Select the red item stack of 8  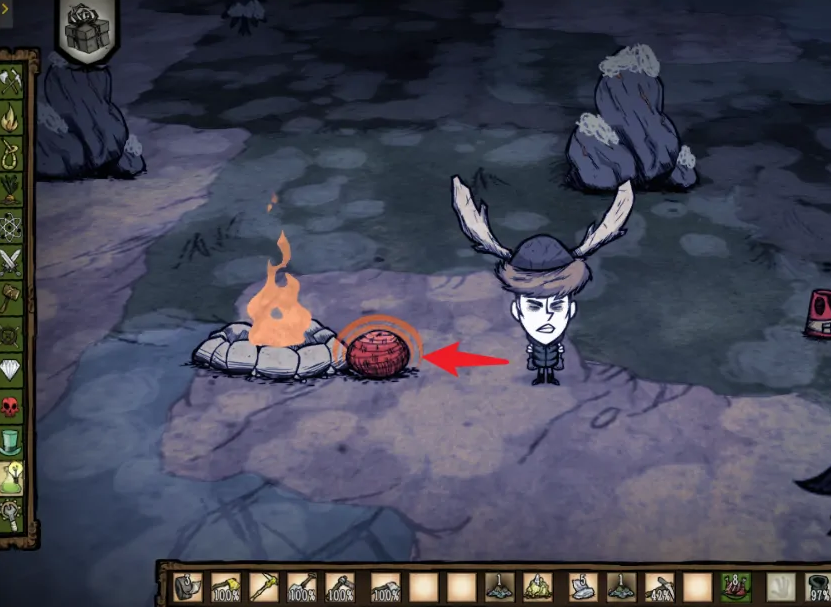(737, 586)
